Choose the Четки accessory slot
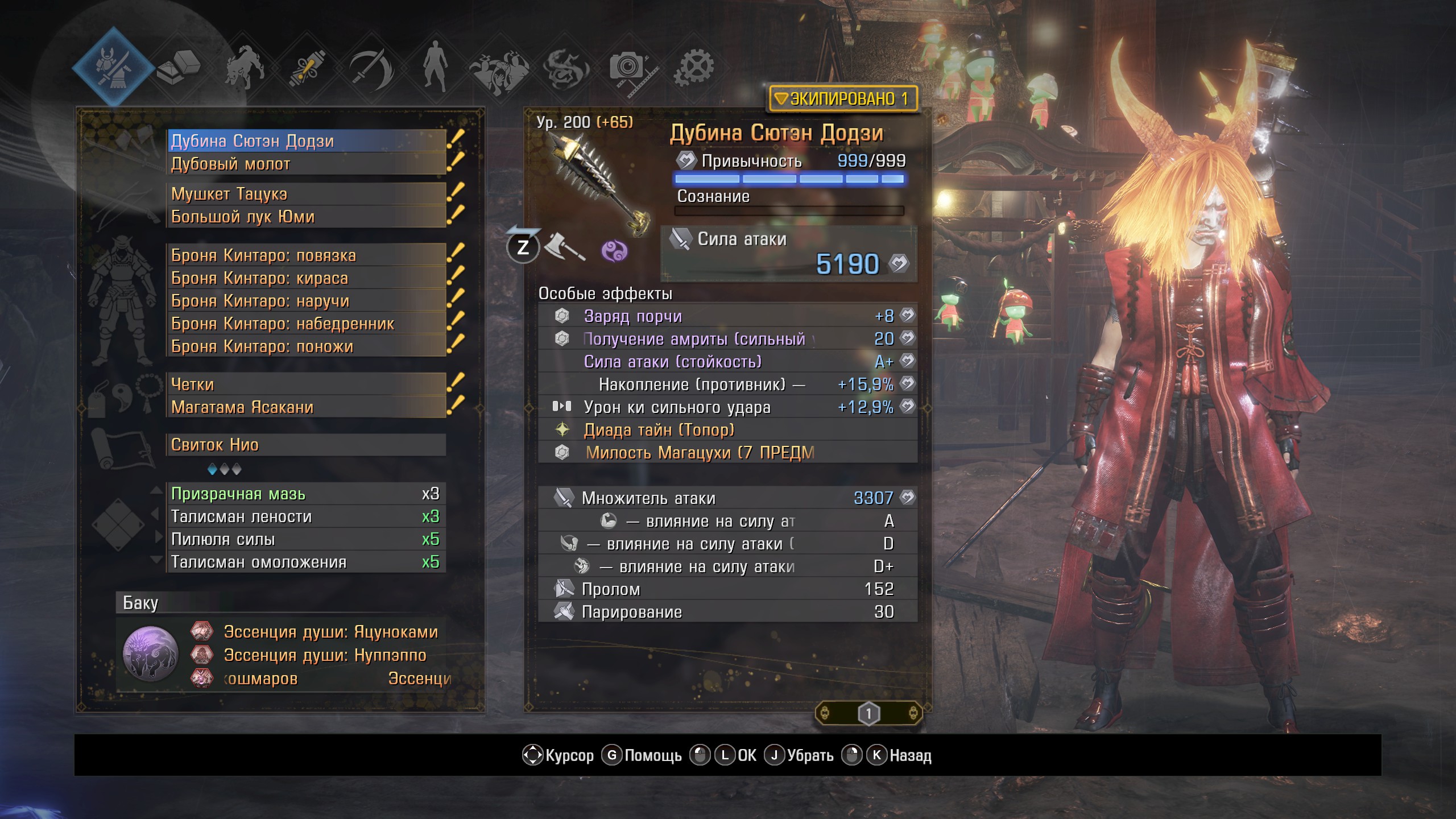Image resolution: width=1456 pixels, height=819 pixels. click(307, 384)
